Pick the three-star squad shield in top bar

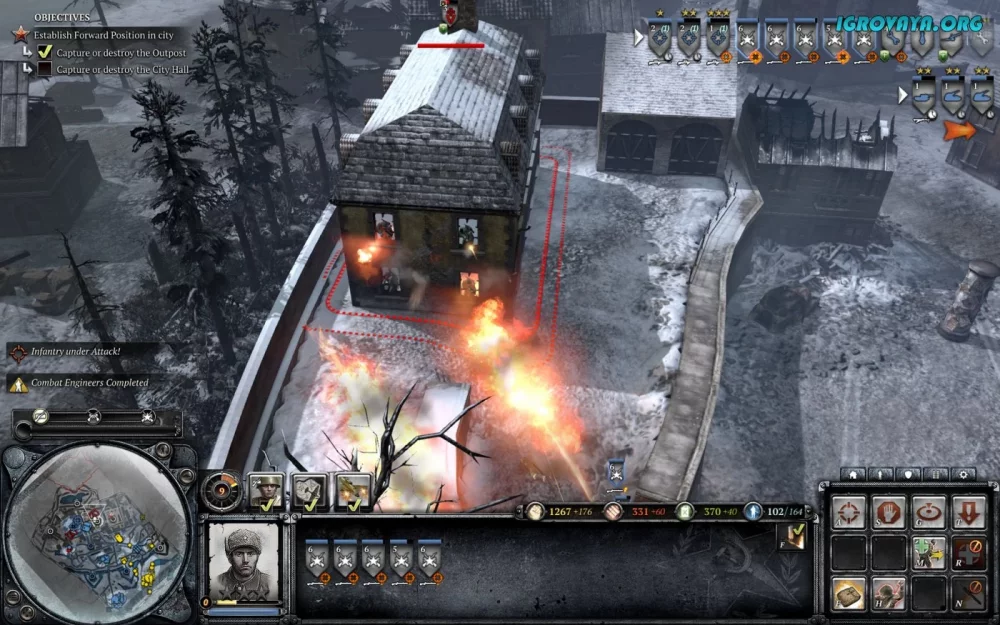tap(718, 38)
